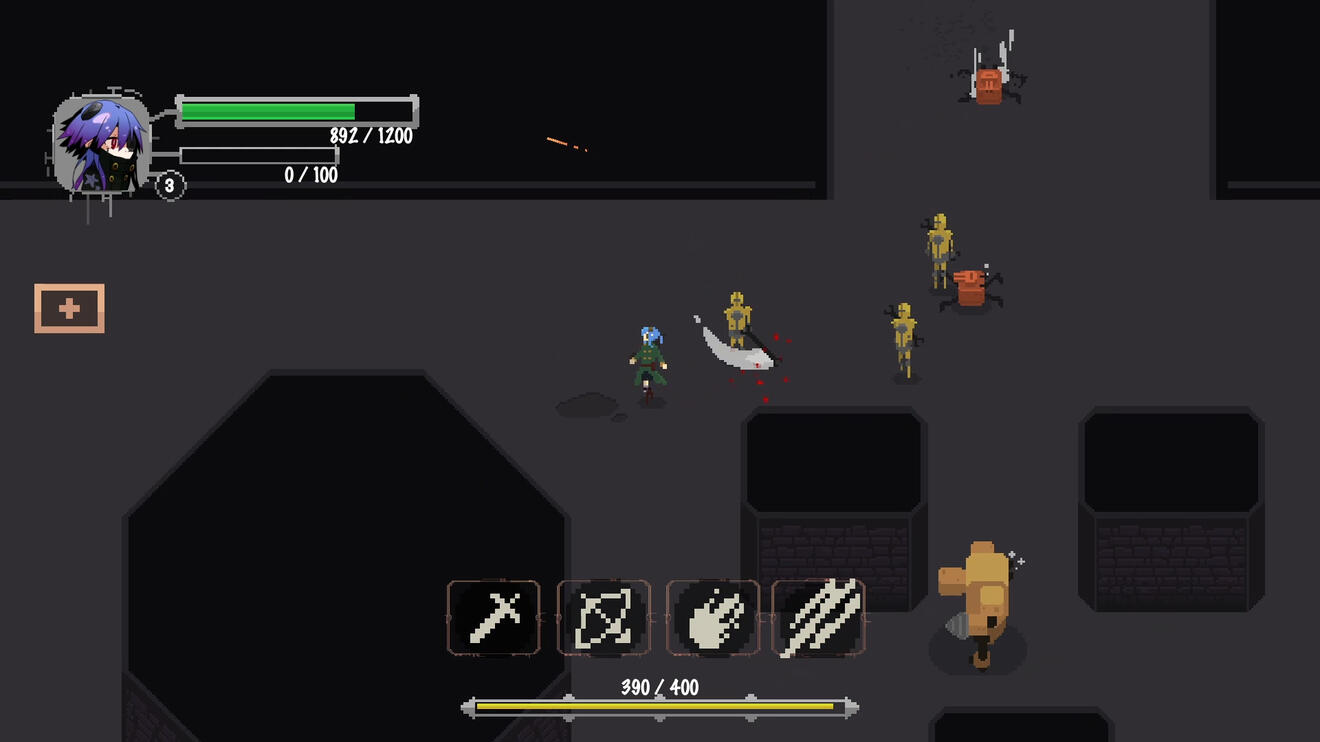Screen dimensions: 1320x742
Task: Open the purple-haired character portrait
Action: 101,145
